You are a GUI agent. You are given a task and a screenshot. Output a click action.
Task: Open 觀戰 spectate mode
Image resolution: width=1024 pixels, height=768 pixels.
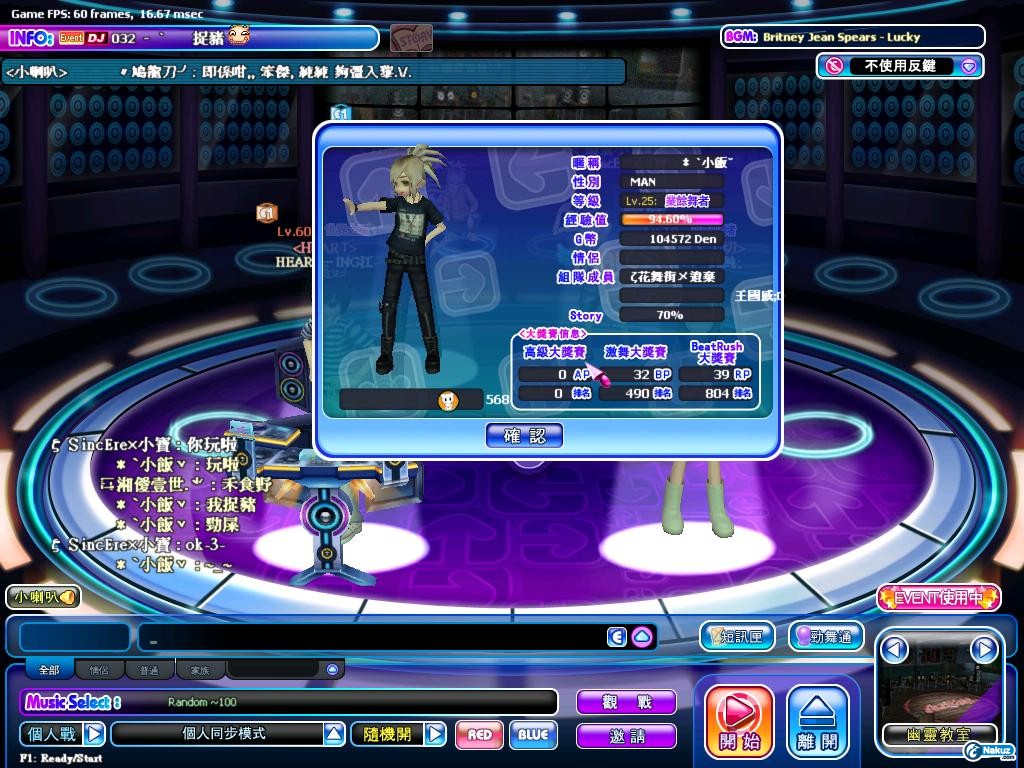[x=626, y=702]
